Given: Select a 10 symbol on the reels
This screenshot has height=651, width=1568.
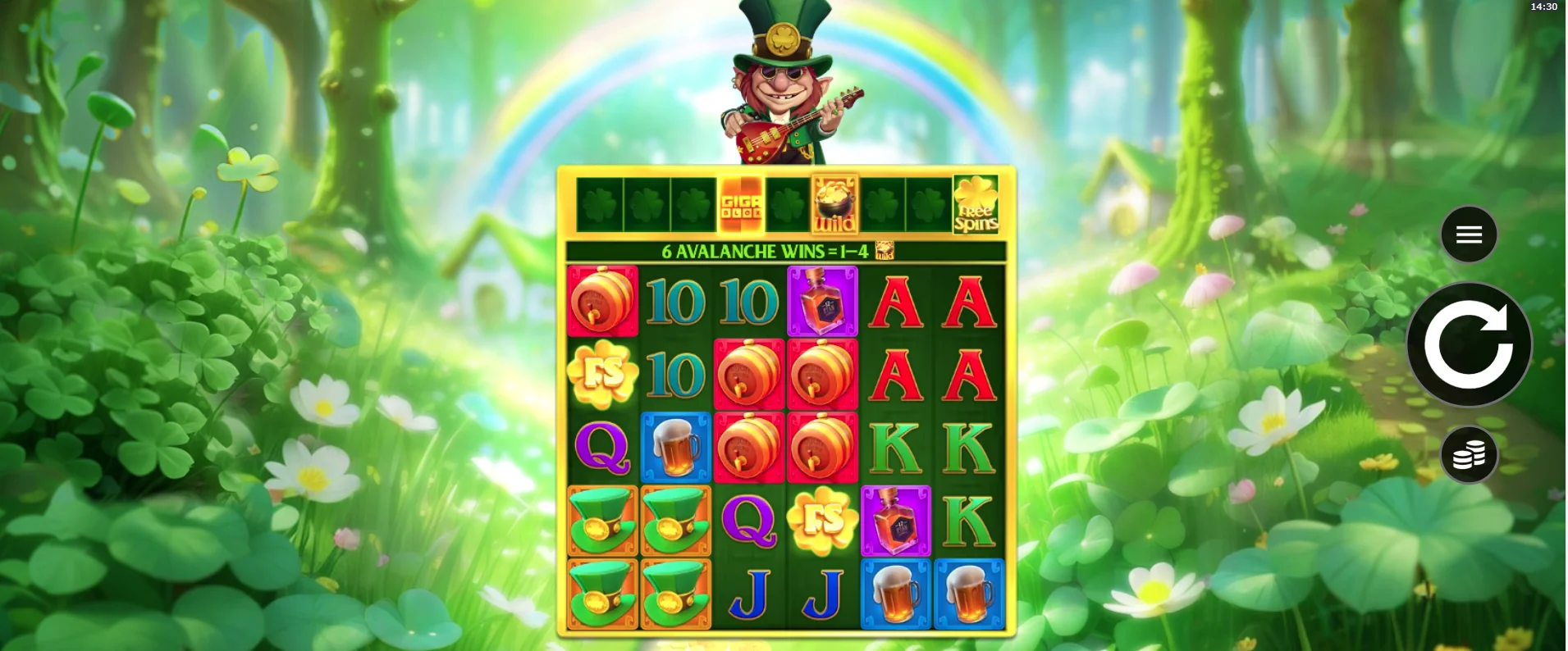Looking at the screenshot, I should (x=676, y=302).
